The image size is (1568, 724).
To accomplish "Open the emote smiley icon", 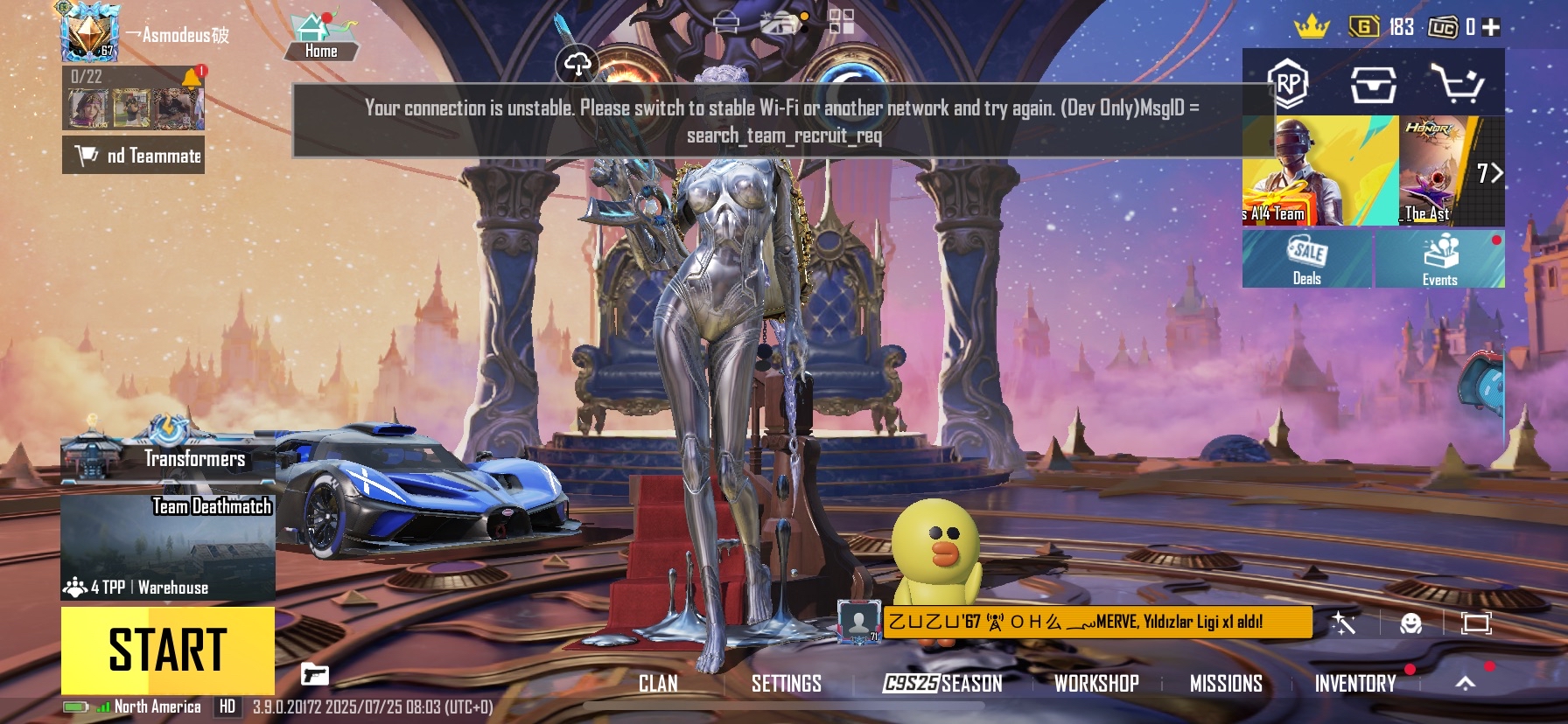I will click(x=1410, y=623).
